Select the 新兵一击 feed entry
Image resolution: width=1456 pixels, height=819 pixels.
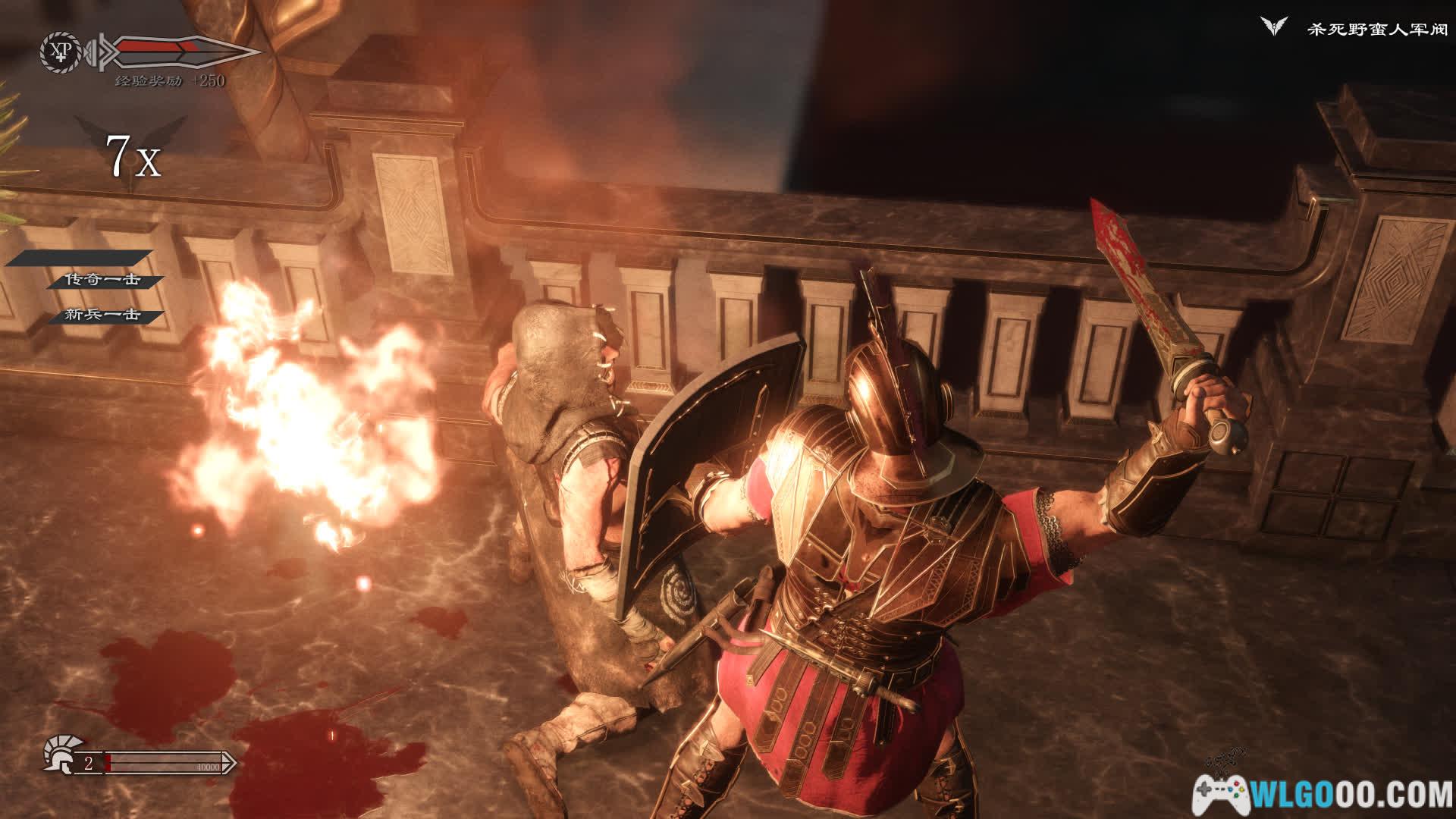103,315
